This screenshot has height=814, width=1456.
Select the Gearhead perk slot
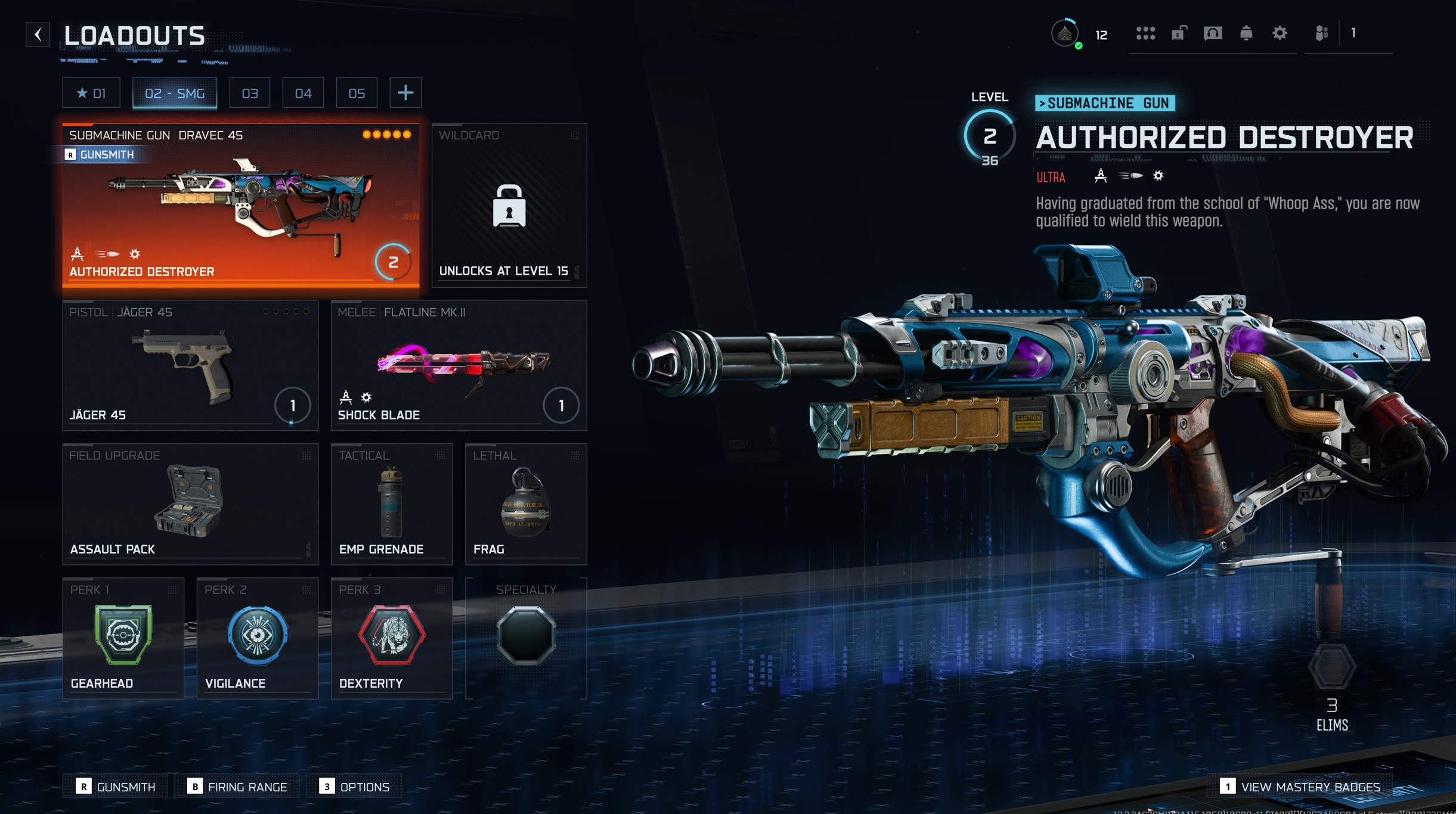tap(123, 638)
